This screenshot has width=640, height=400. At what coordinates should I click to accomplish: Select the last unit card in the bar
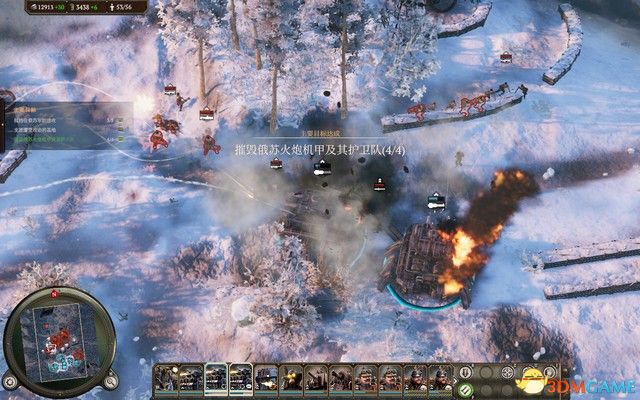442,378
